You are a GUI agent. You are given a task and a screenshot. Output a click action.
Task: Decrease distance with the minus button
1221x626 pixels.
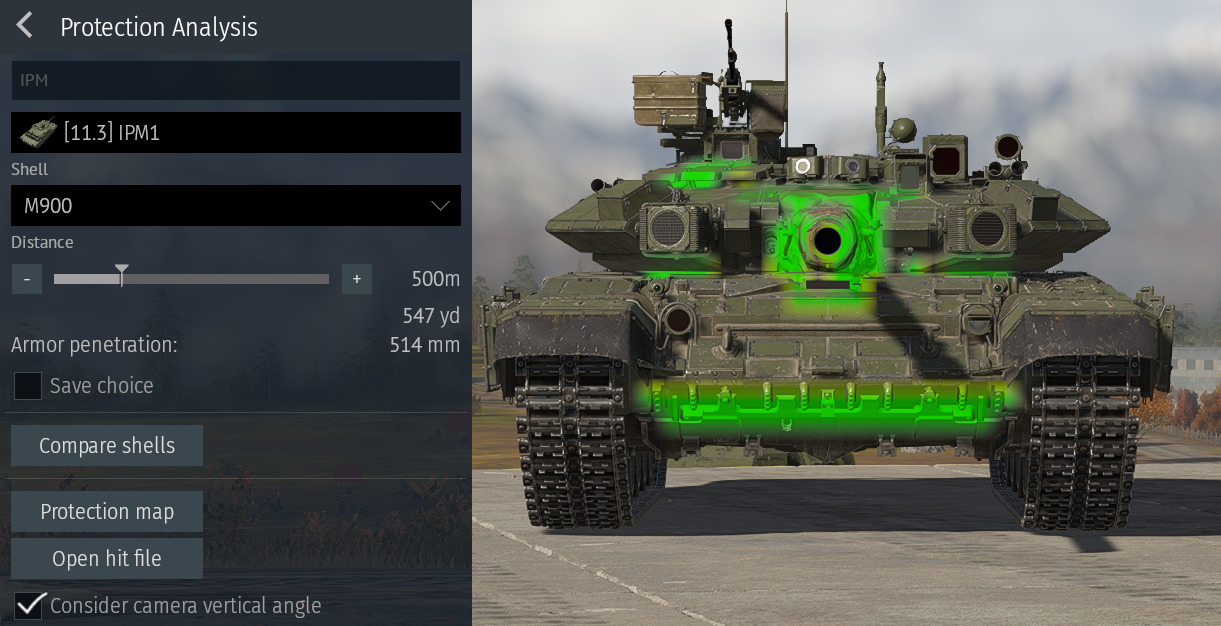point(27,279)
